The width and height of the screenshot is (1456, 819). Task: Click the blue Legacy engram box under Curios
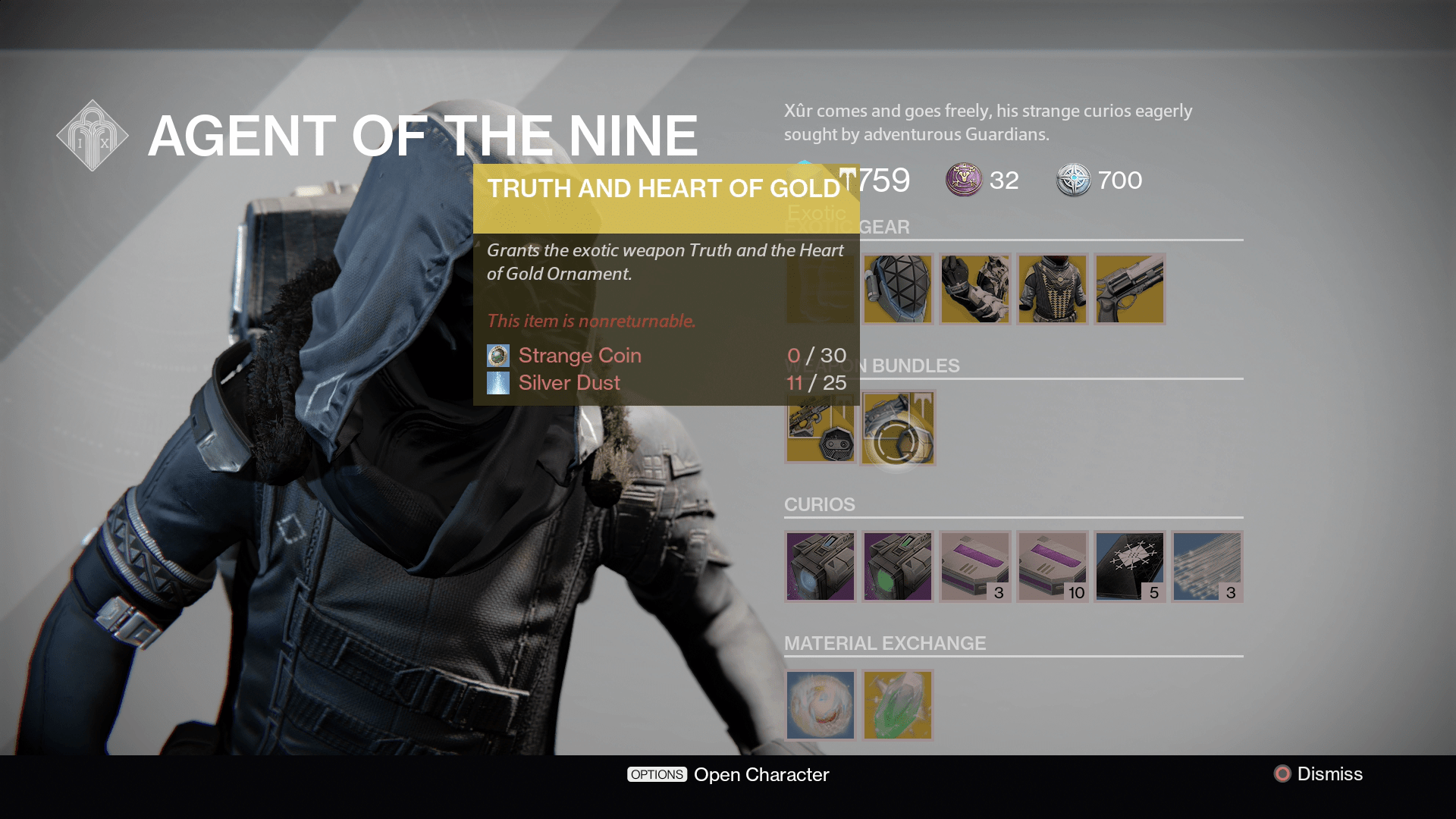point(820,566)
